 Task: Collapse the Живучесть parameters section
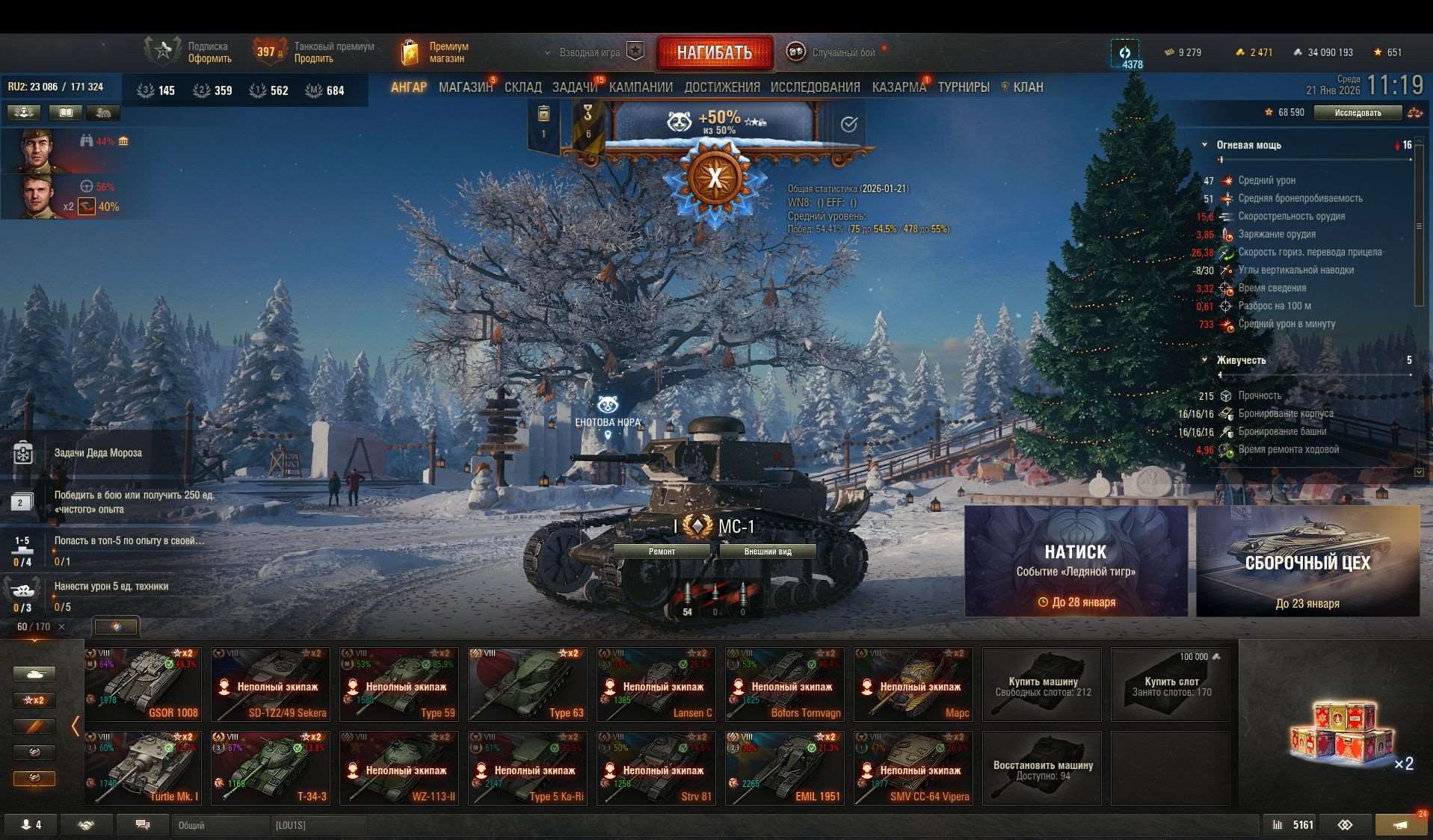(1204, 359)
